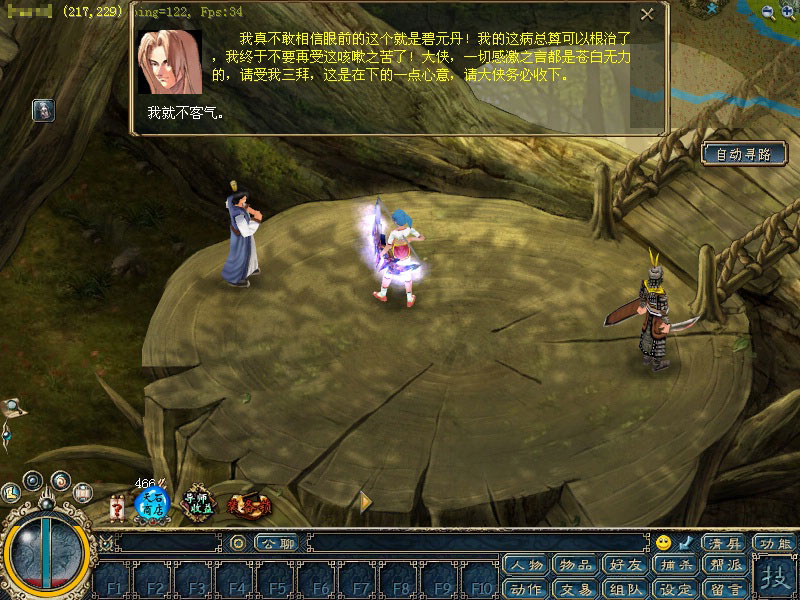800x600 pixels.
Task: Open the 导师收益 mentor rewards icon
Action: [x=197, y=505]
